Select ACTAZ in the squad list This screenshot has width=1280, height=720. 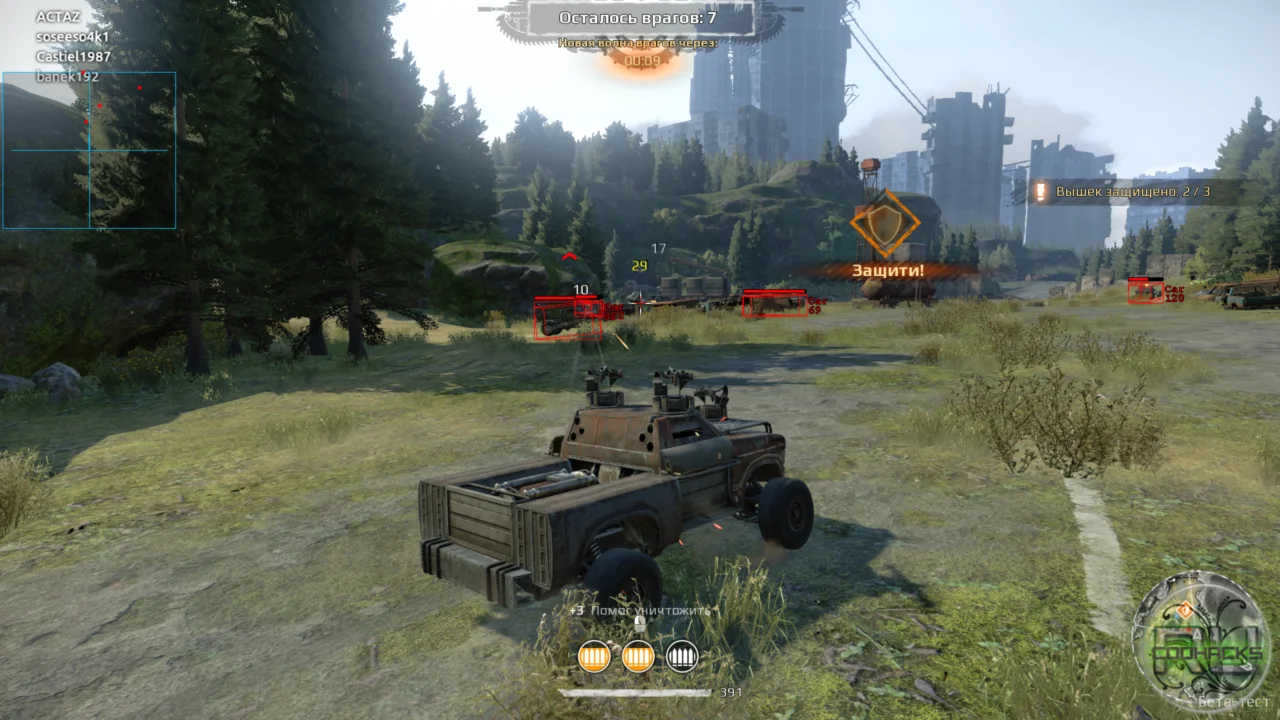(x=58, y=17)
